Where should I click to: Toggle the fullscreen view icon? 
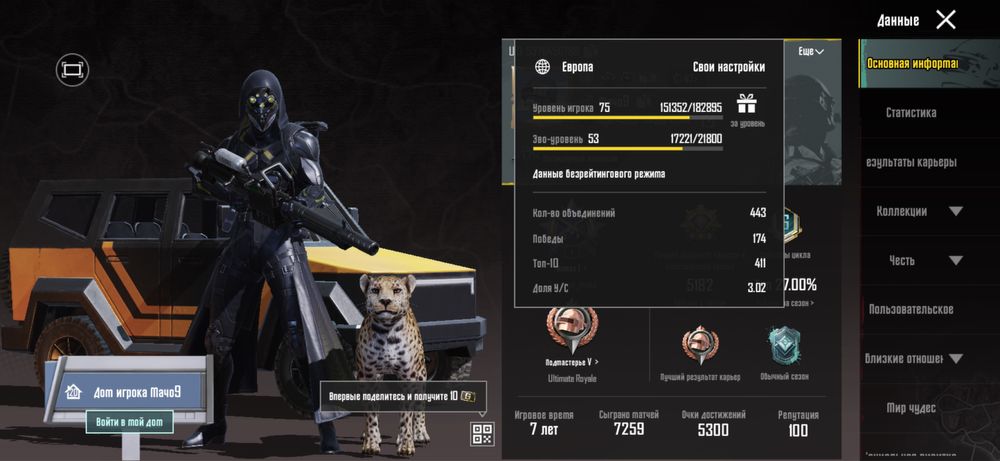72,69
